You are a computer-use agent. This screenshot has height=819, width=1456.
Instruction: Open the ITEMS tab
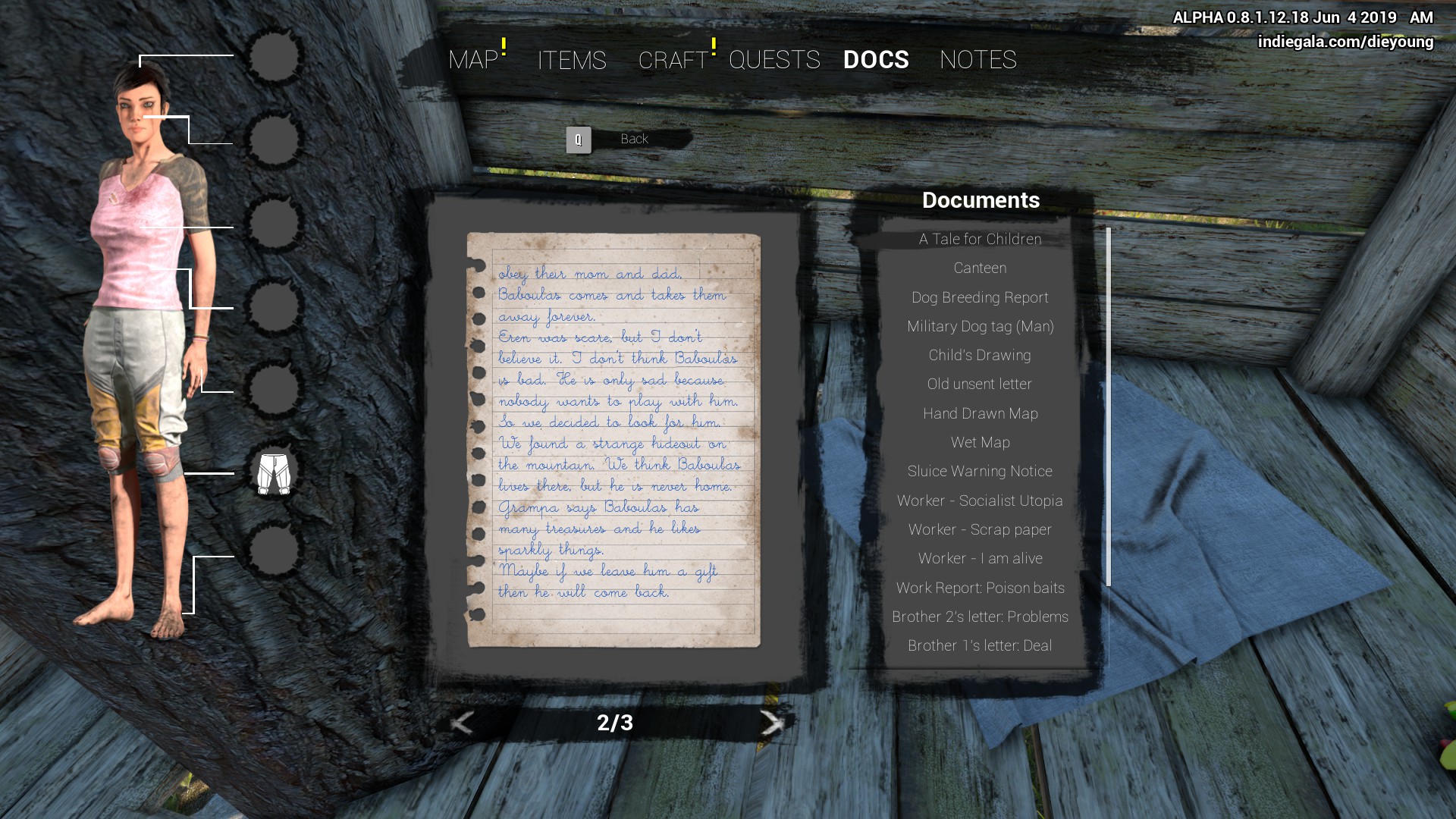572,60
